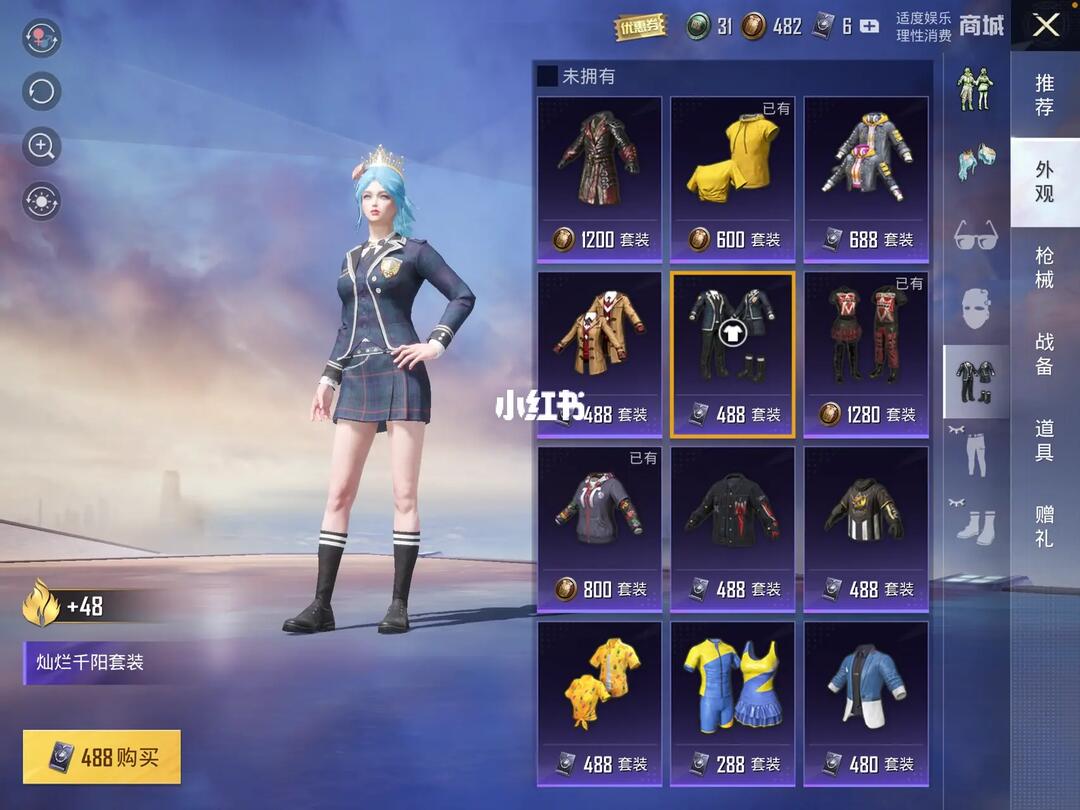
Task: Choose the blue yellow swimsuit set for 288
Action: point(732,704)
